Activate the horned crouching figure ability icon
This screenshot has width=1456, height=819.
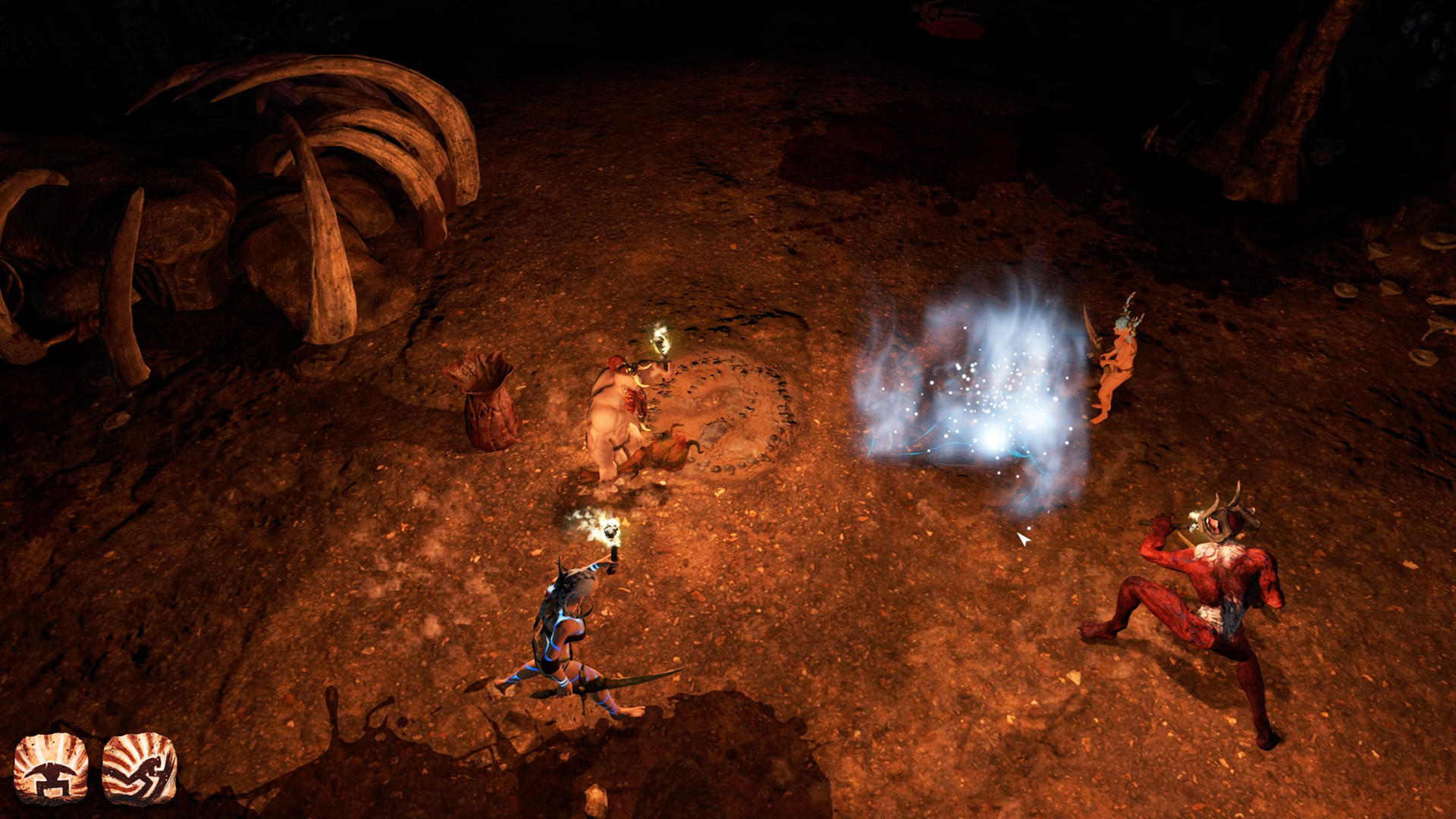51,769
